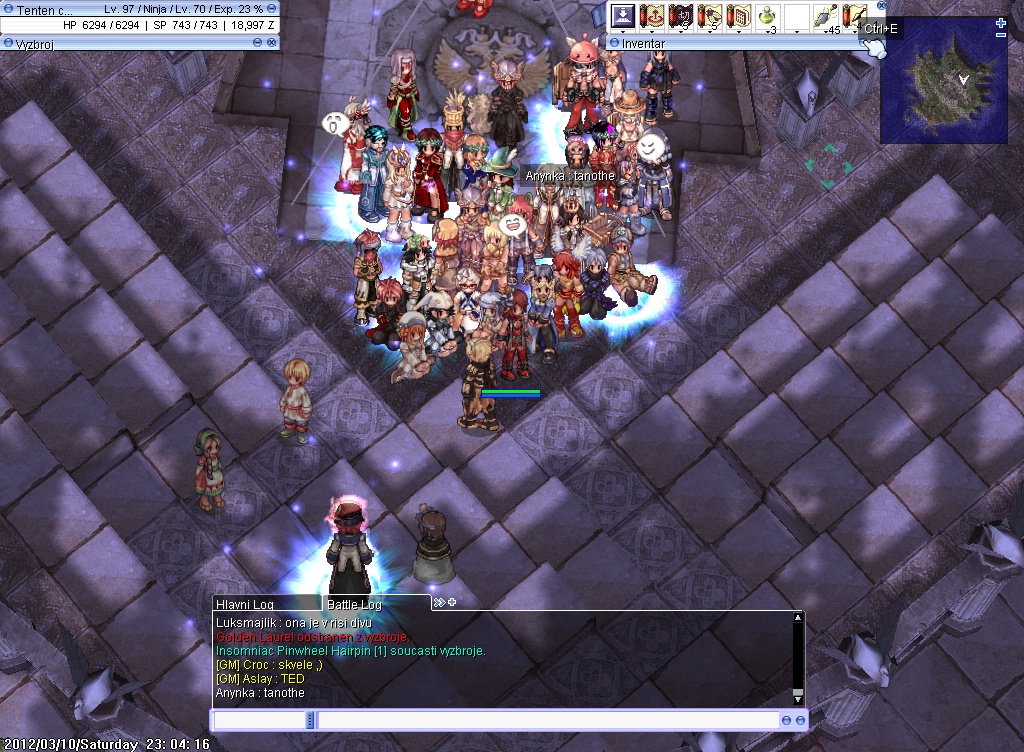Click the whisper recipient name field

coord(259,720)
